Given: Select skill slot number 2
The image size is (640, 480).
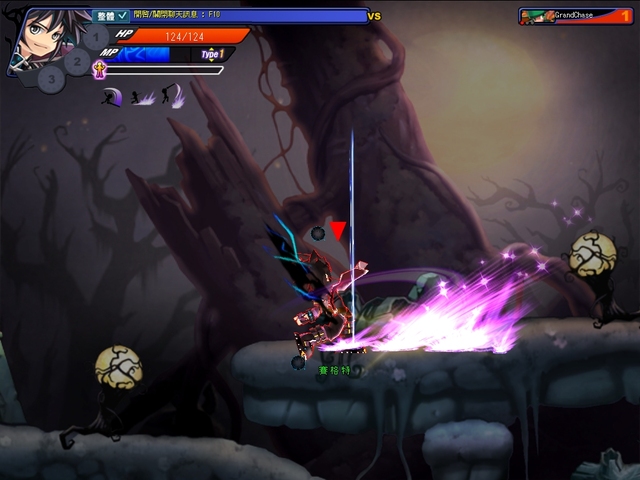Looking at the screenshot, I should click(78, 62).
